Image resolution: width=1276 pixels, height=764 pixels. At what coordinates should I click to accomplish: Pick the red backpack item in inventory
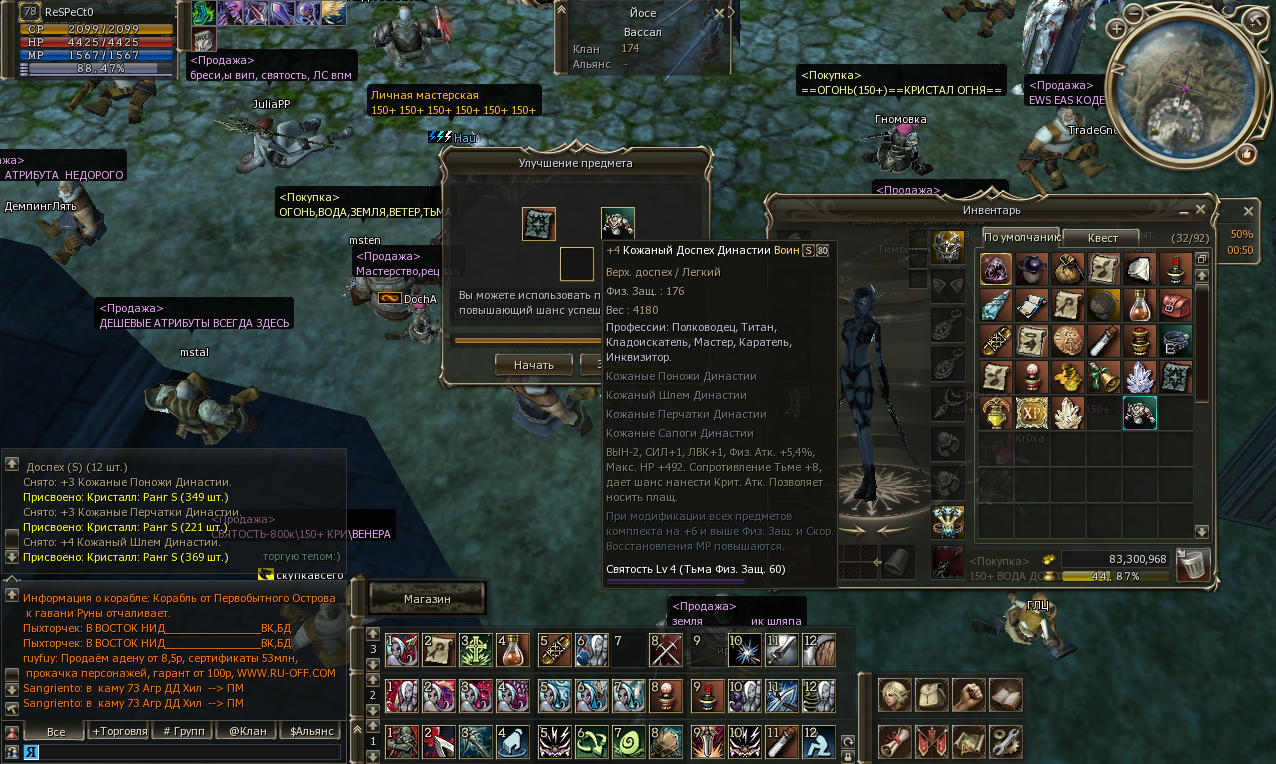pyautogui.click(x=1175, y=304)
